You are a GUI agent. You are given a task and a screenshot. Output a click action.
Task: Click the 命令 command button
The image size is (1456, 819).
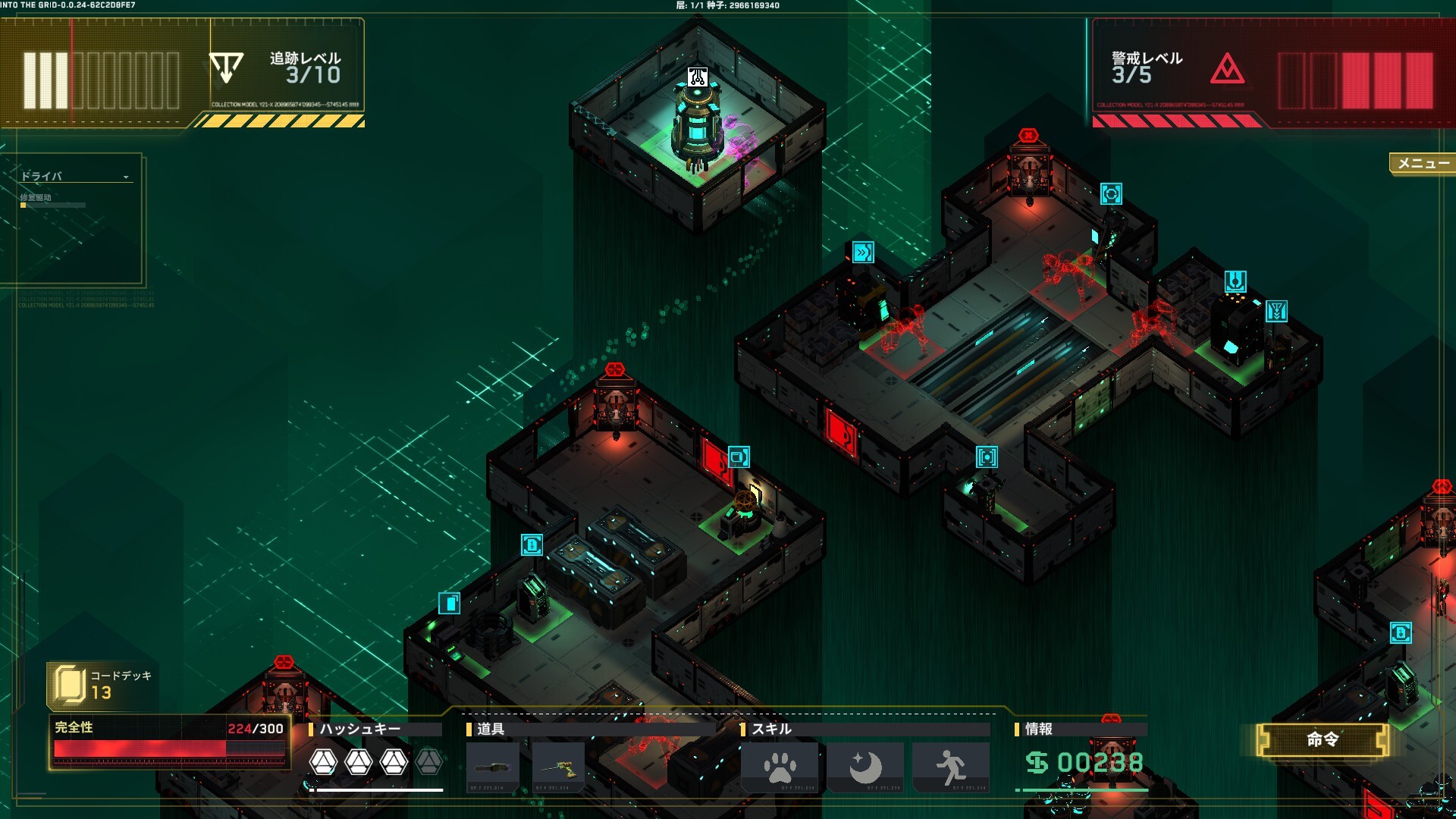(x=1323, y=739)
